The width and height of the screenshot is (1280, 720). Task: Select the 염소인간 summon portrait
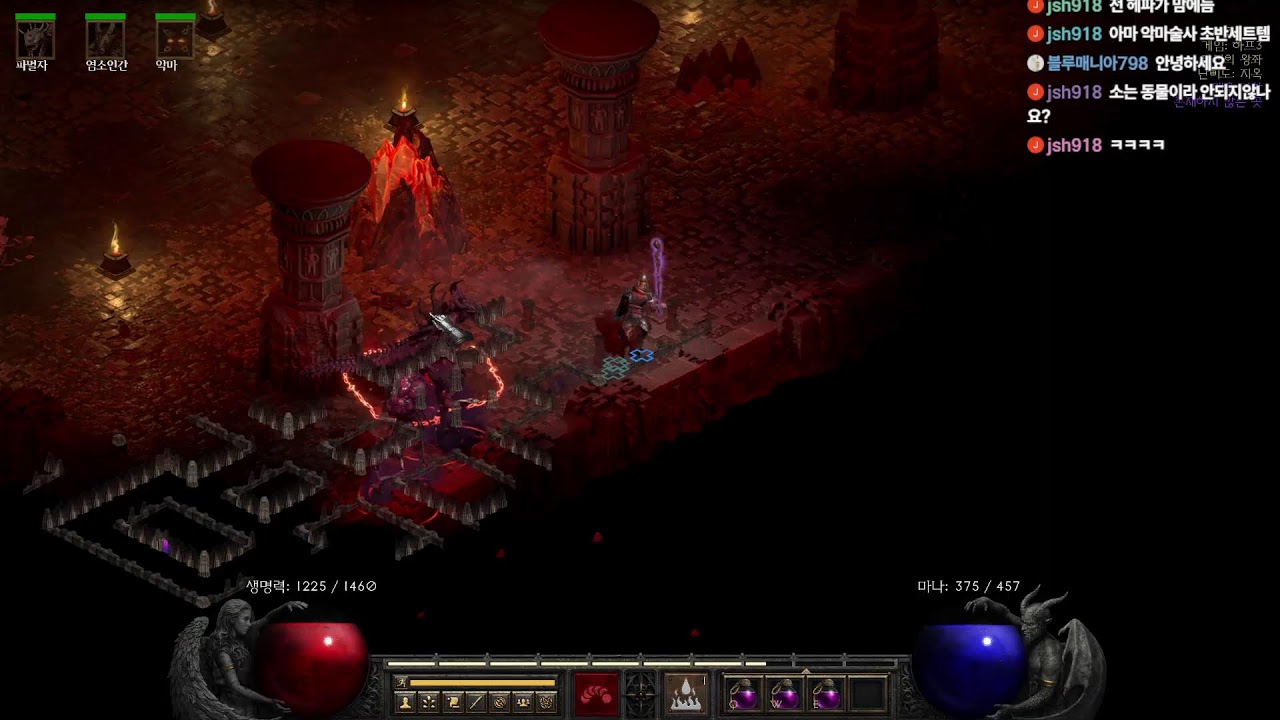click(x=105, y=39)
